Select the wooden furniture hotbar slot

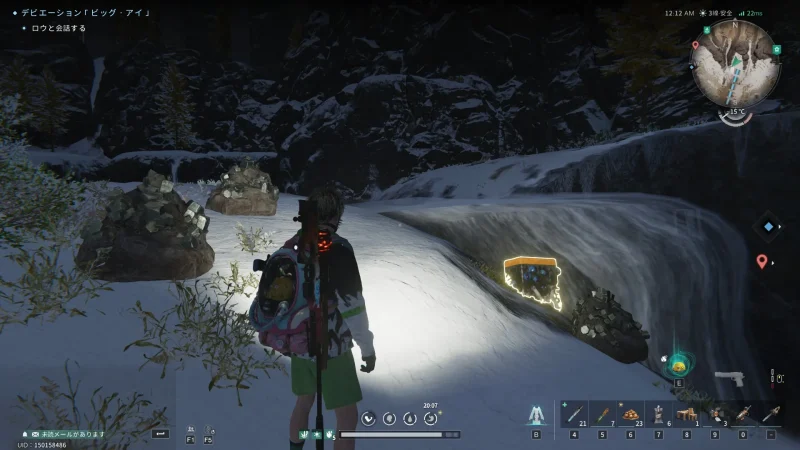click(687, 414)
